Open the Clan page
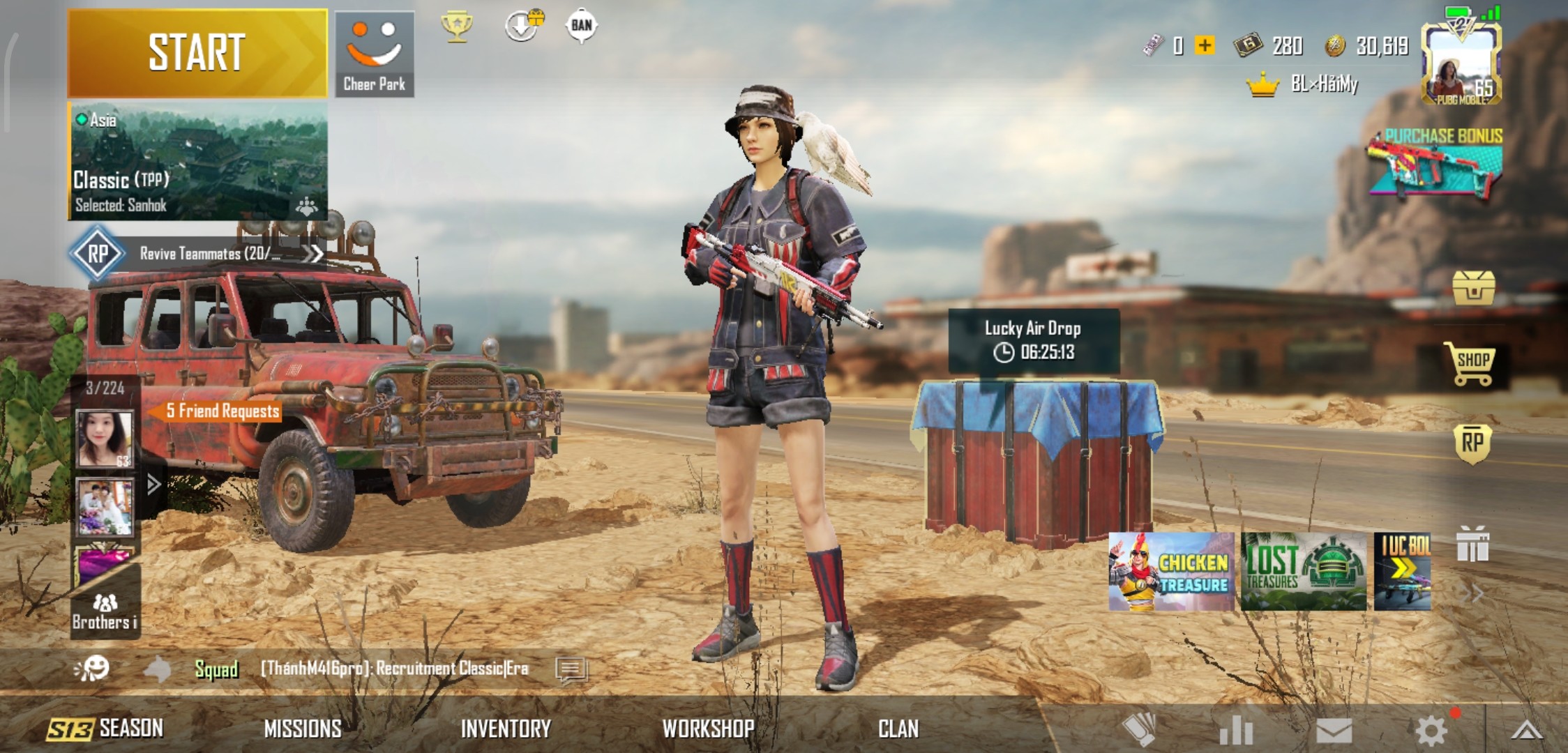Screen dimensions: 1568x753 tap(898, 729)
